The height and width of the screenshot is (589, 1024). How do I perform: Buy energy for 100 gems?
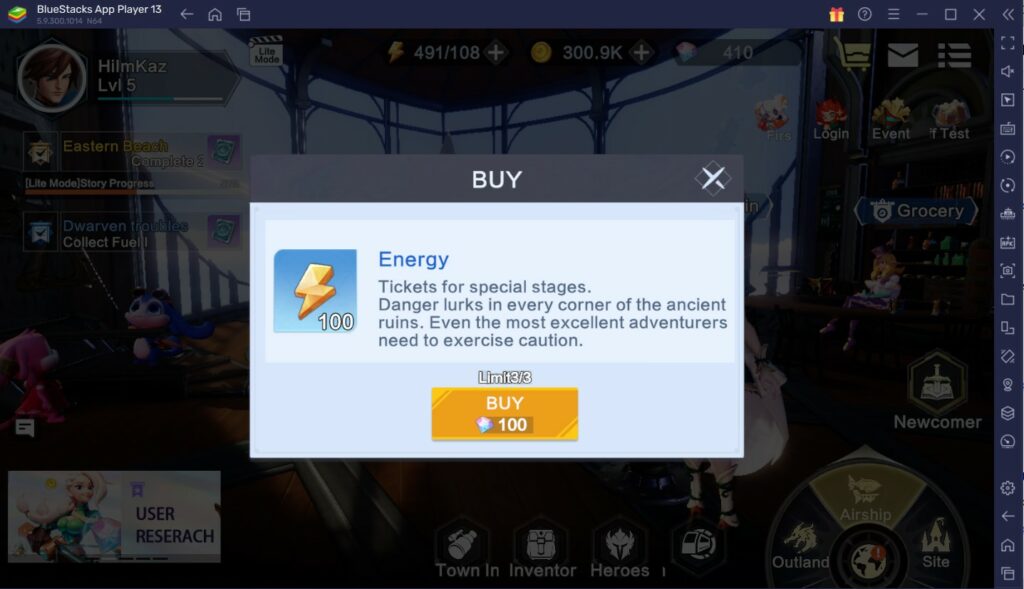click(x=504, y=413)
